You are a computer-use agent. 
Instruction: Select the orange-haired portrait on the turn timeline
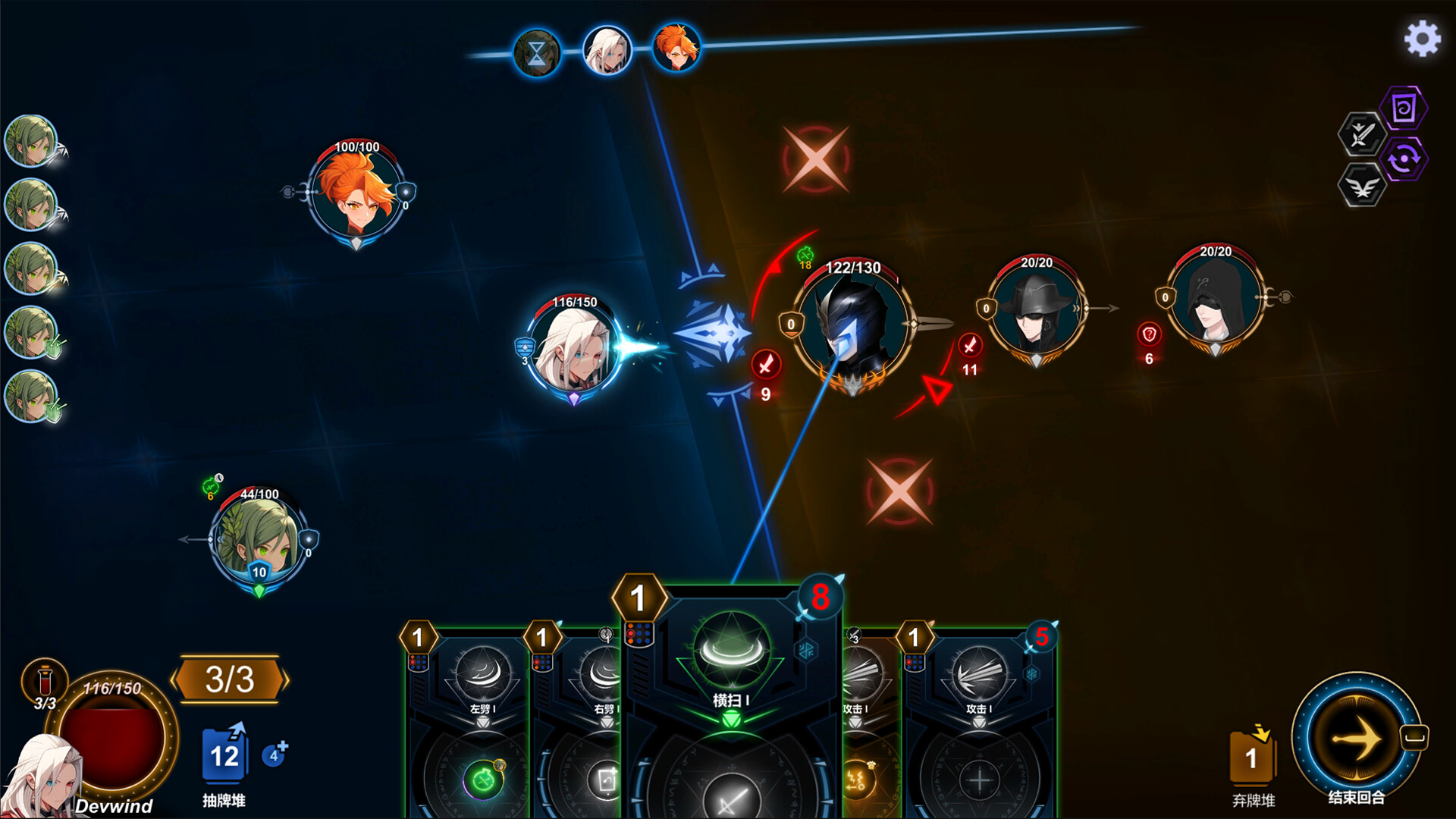676,49
